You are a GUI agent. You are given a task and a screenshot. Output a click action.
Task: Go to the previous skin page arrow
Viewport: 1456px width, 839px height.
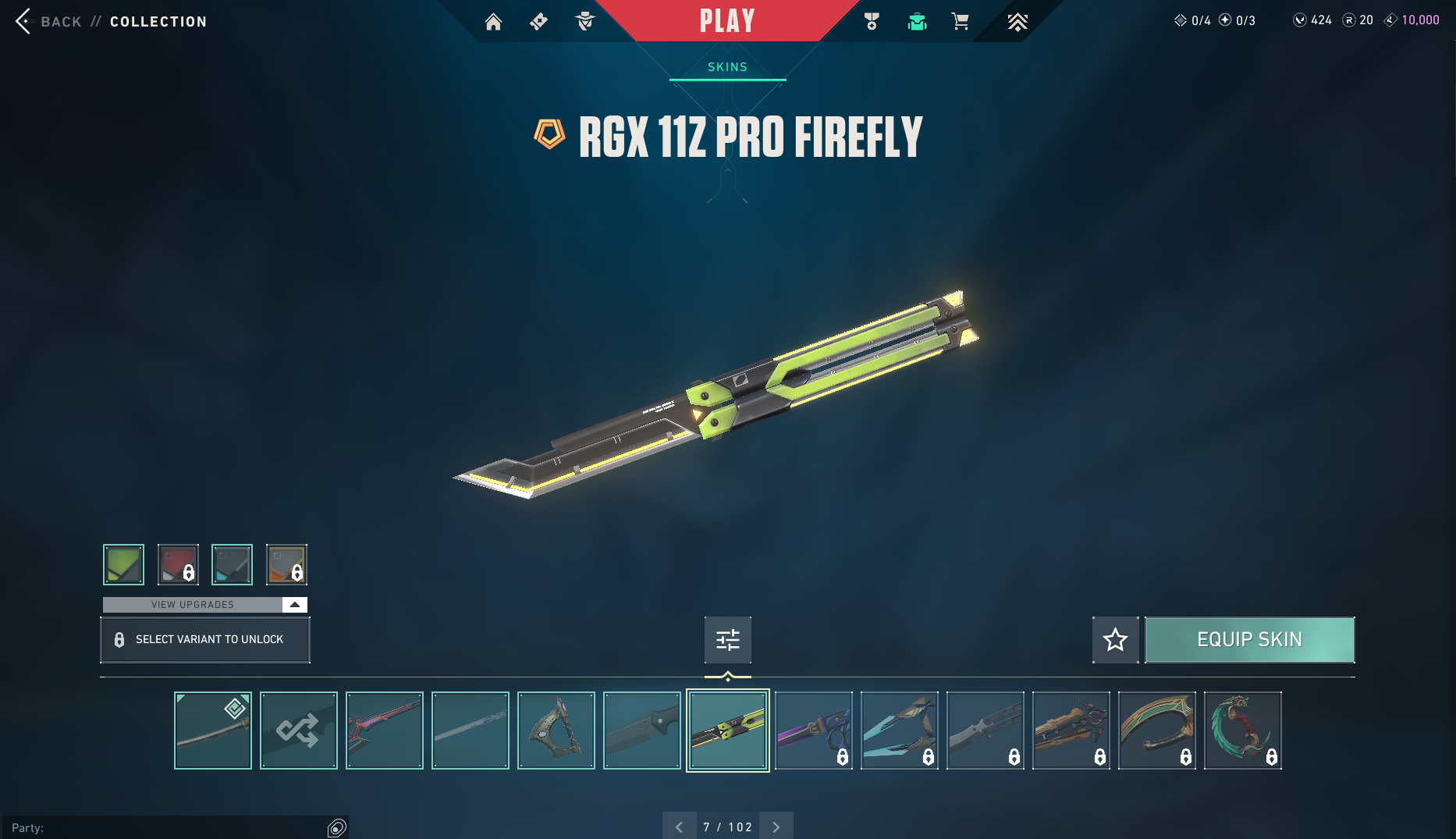pyautogui.click(x=679, y=827)
